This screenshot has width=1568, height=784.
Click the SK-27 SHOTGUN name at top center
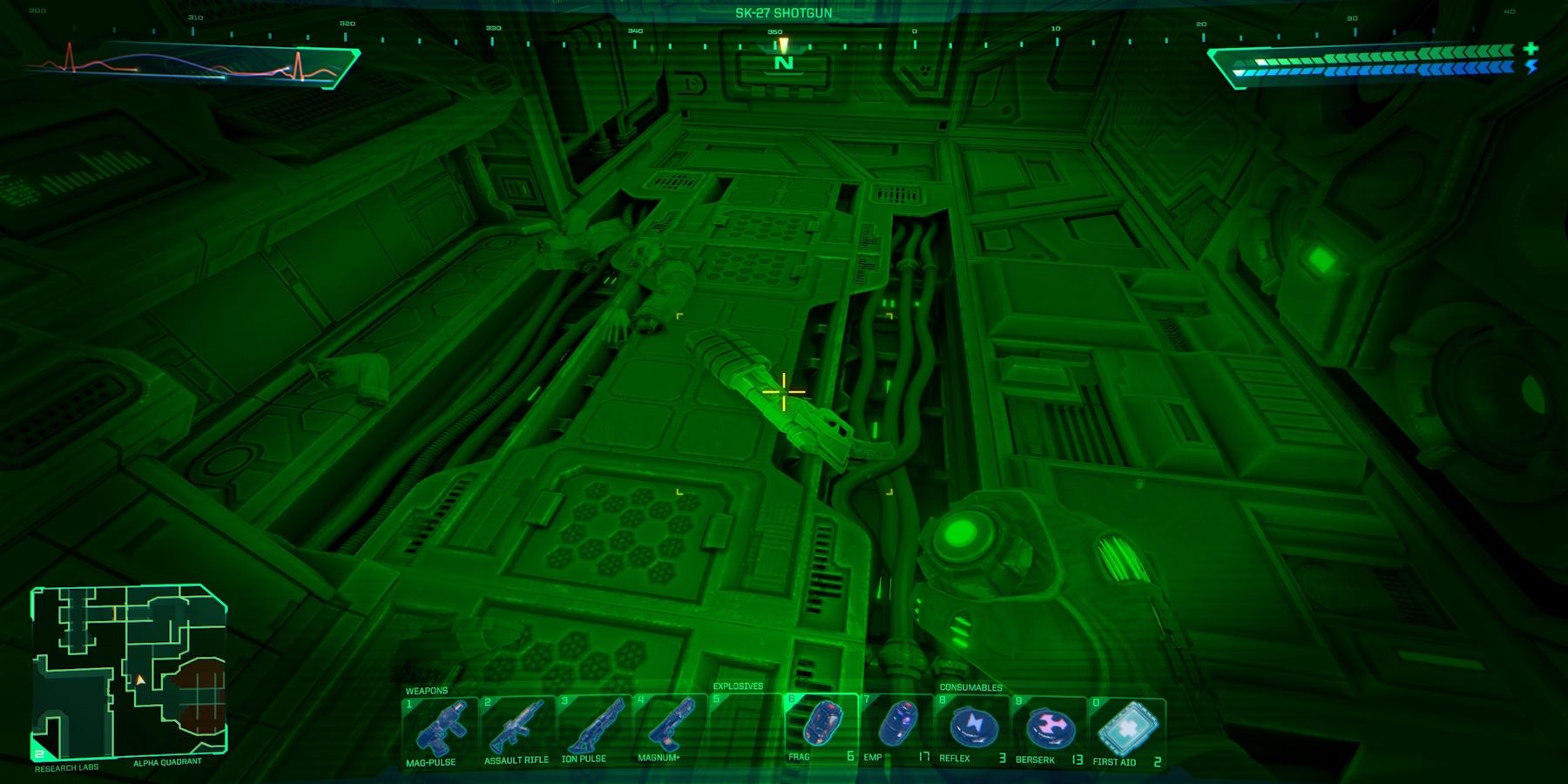click(x=783, y=13)
